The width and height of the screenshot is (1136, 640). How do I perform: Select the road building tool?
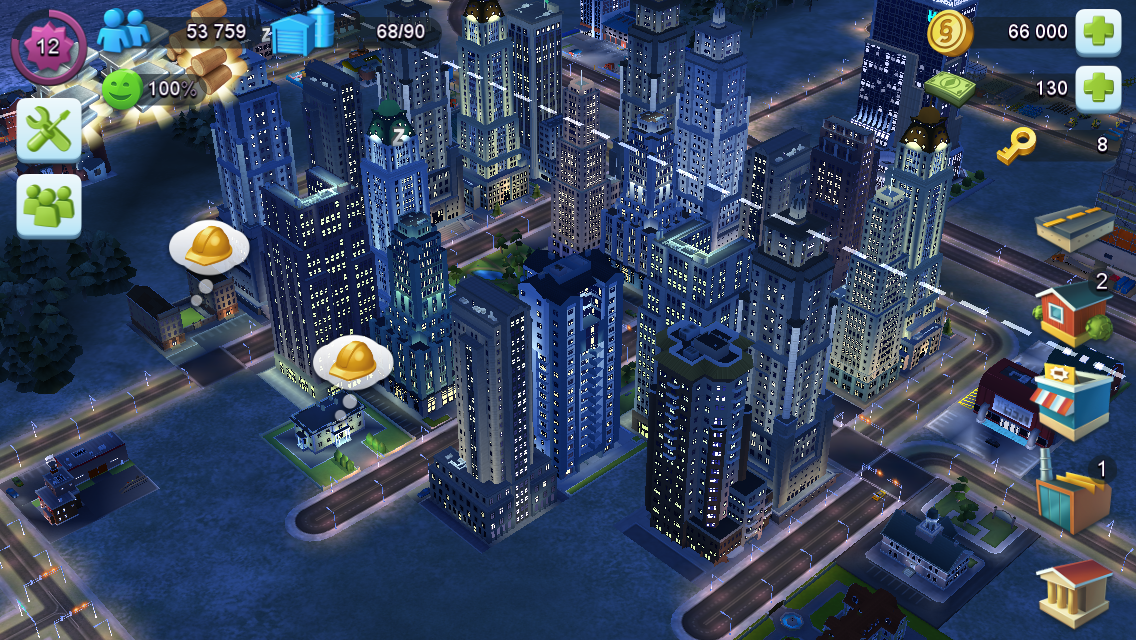[x=1075, y=229]
